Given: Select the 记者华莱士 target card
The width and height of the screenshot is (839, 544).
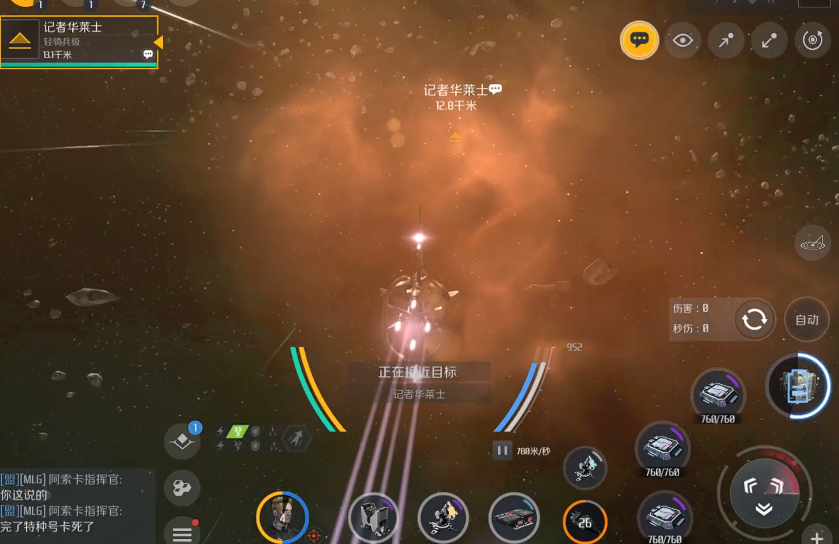Looking at the screenshot, I should (79, 41).
